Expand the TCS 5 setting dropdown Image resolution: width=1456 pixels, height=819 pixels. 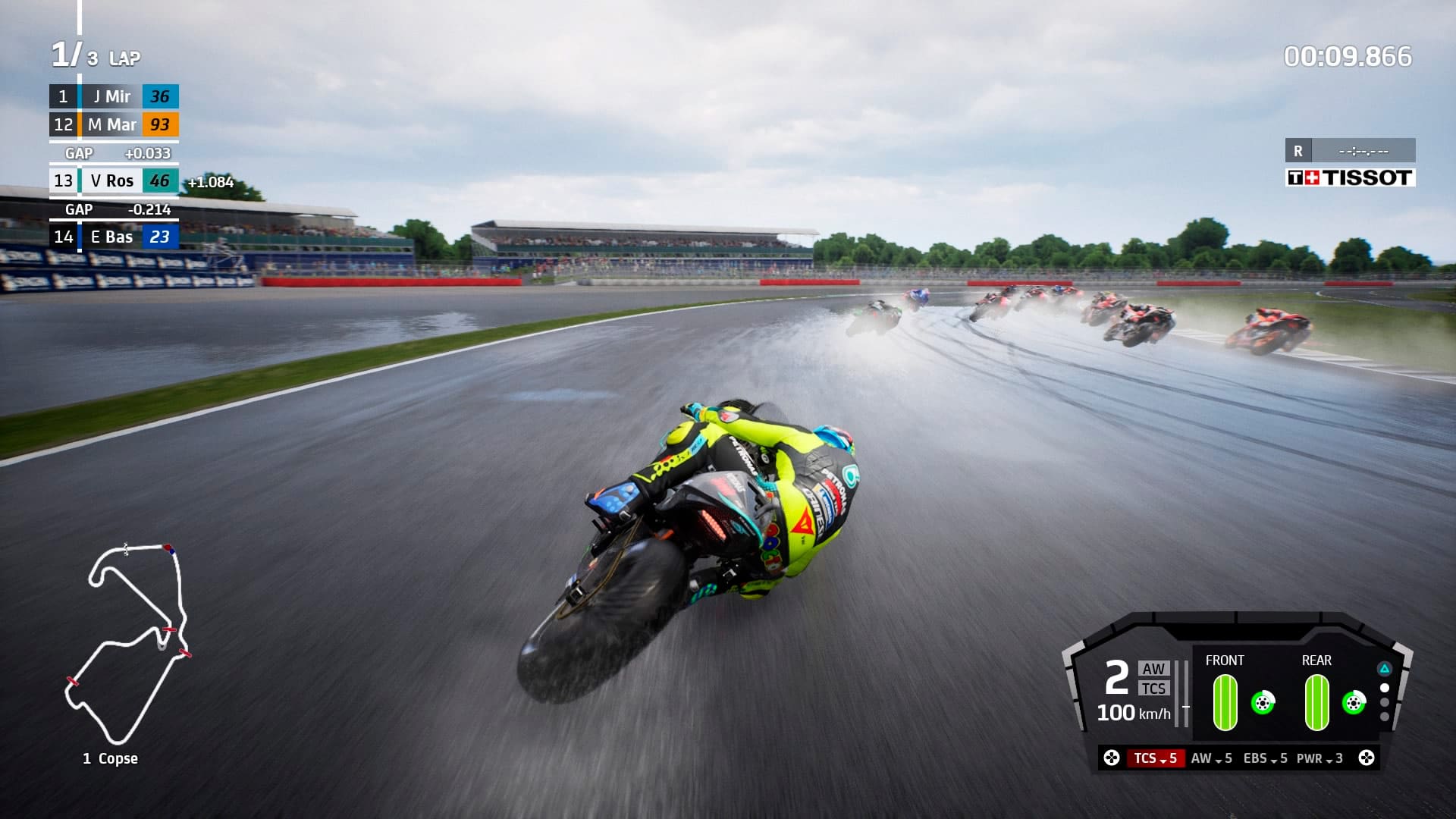(1155, 759)
